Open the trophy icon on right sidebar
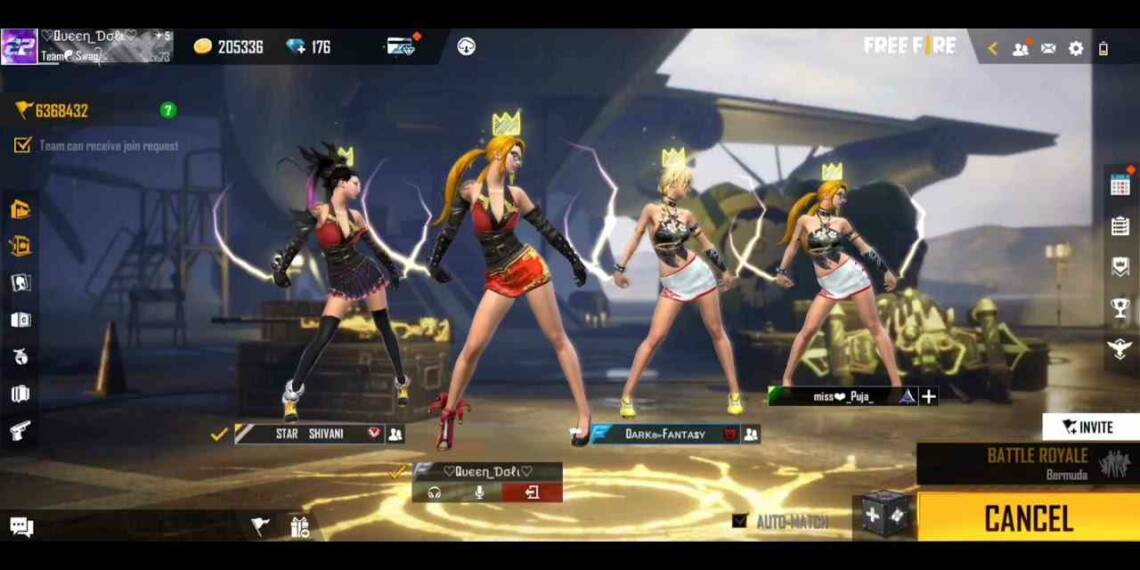The height and width of the screenshot is (570, 1140). point(1120,308)
